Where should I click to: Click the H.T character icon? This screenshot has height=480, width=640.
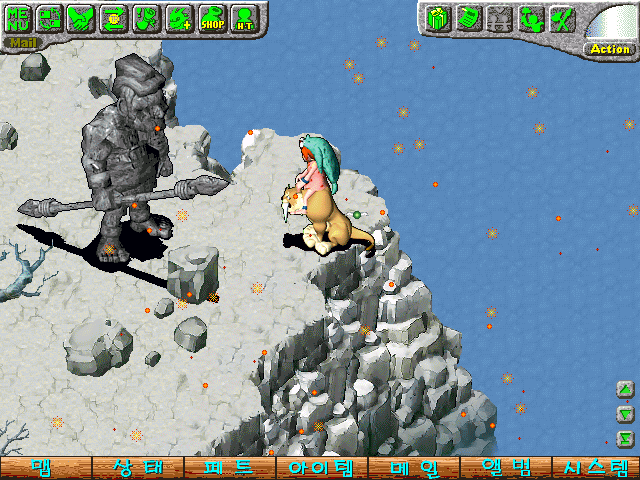tap(244, 18)
